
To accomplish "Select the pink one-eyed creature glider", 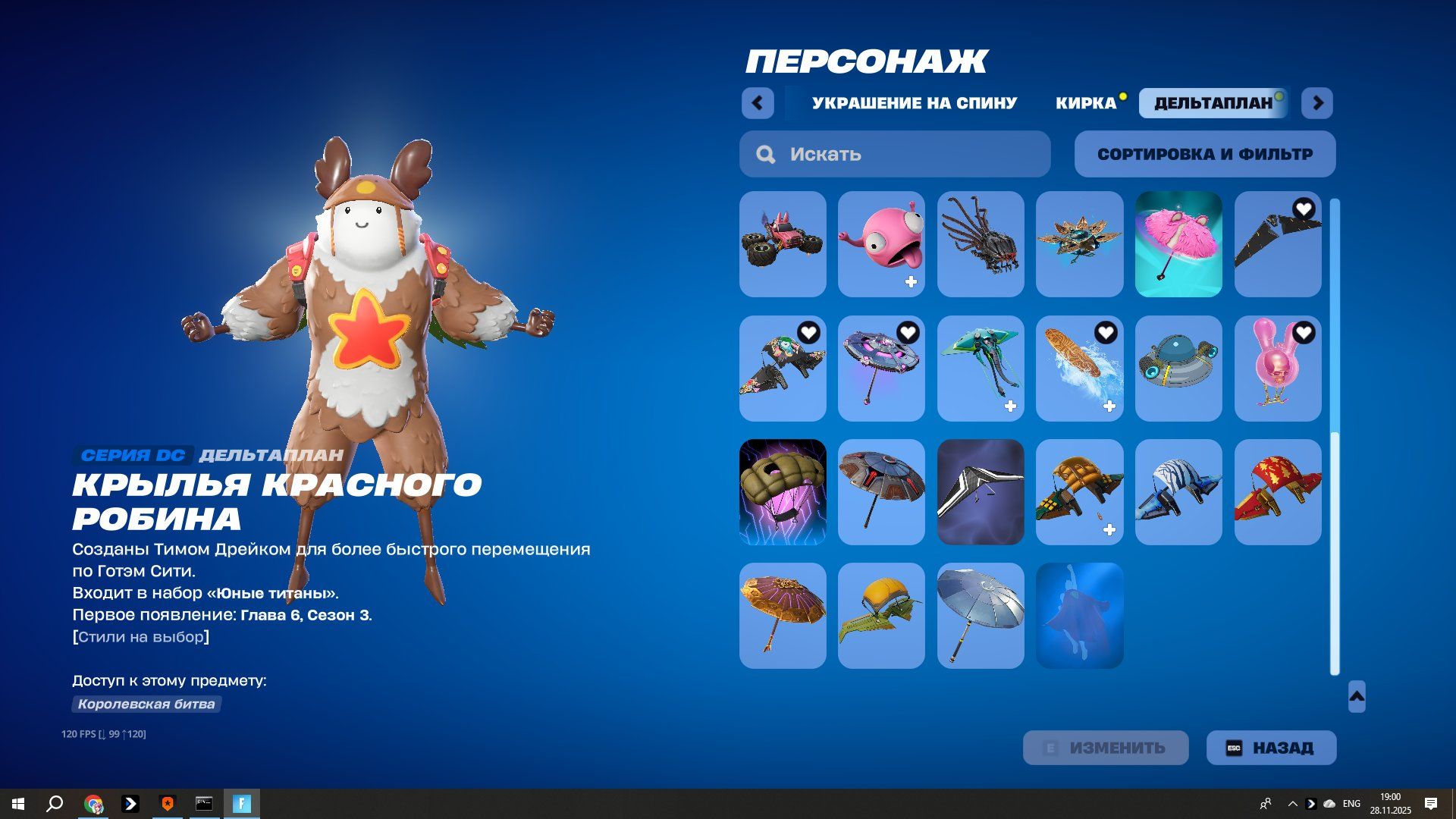I will 881,244.
